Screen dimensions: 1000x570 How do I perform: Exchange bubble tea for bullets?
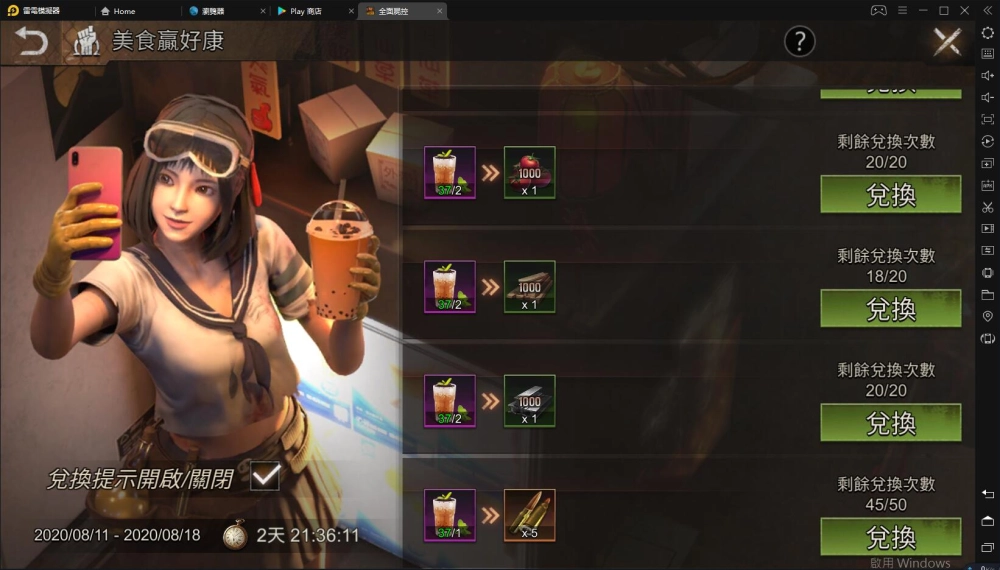(890, 537)
